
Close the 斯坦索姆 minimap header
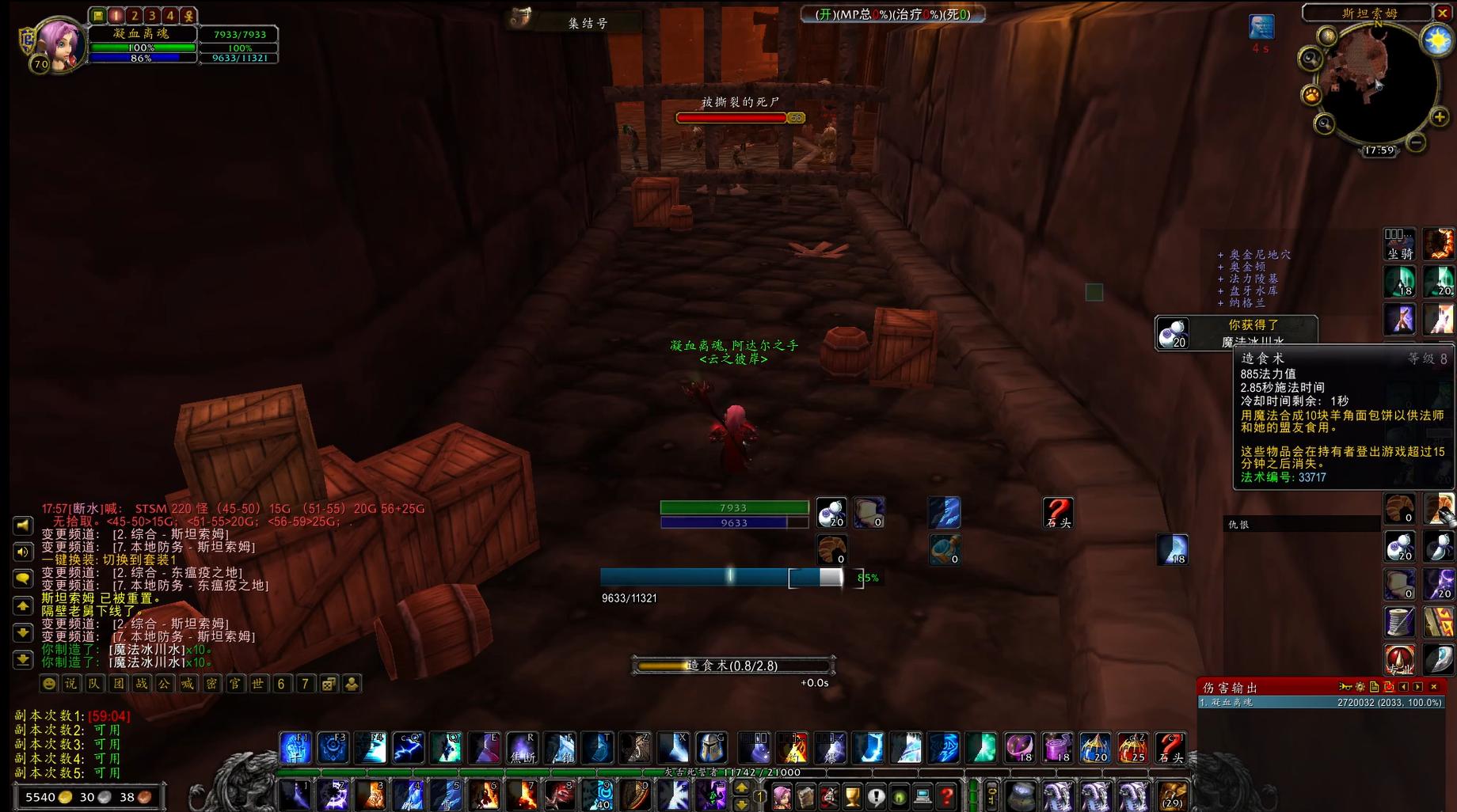tap(1443, 13)
